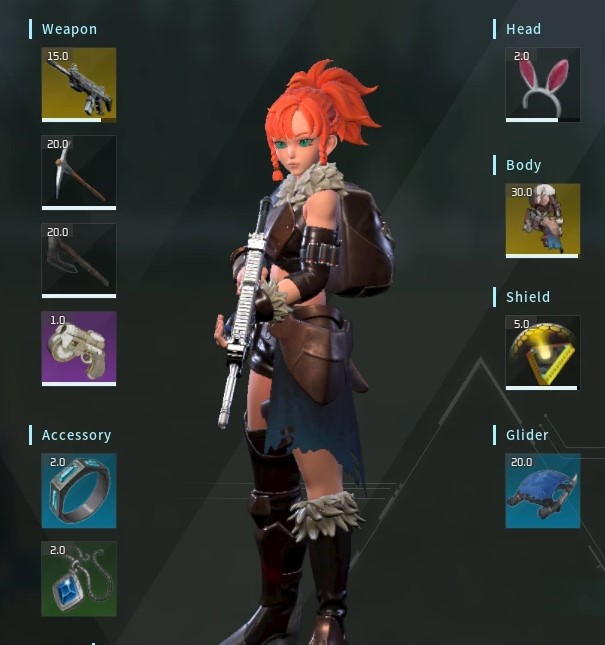The image size is (605, 645).
Task: Select the bunny ears head item
Action: (543, 84)
